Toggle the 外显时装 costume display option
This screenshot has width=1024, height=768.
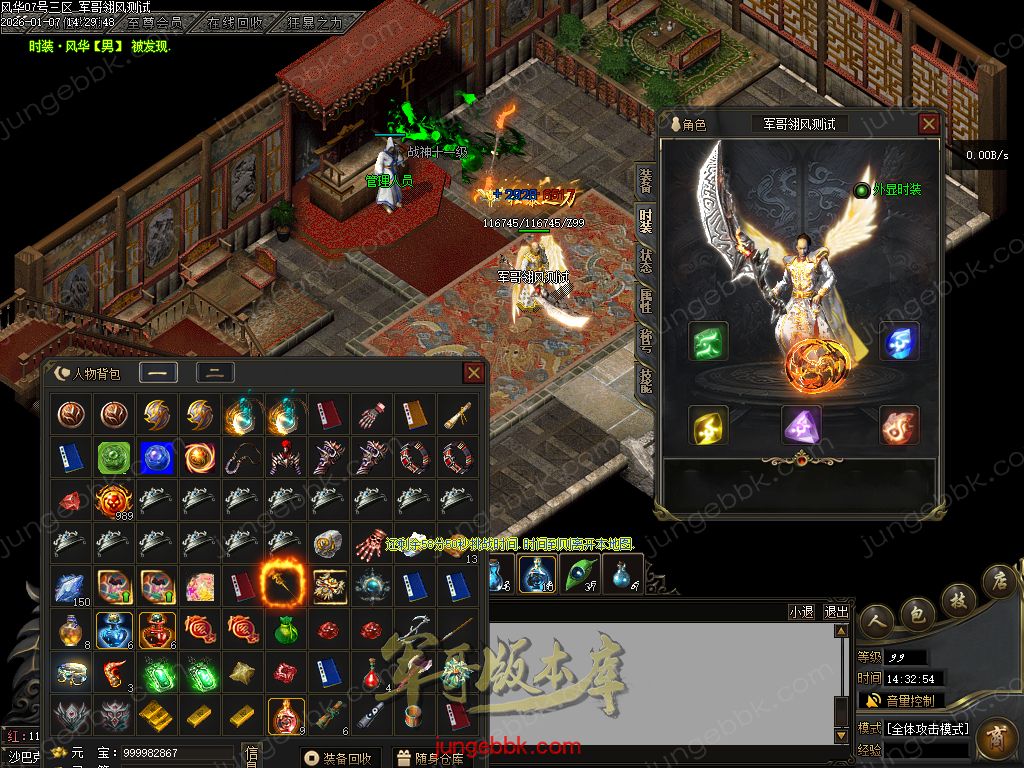pyautogui.click(x=862, y=190)
